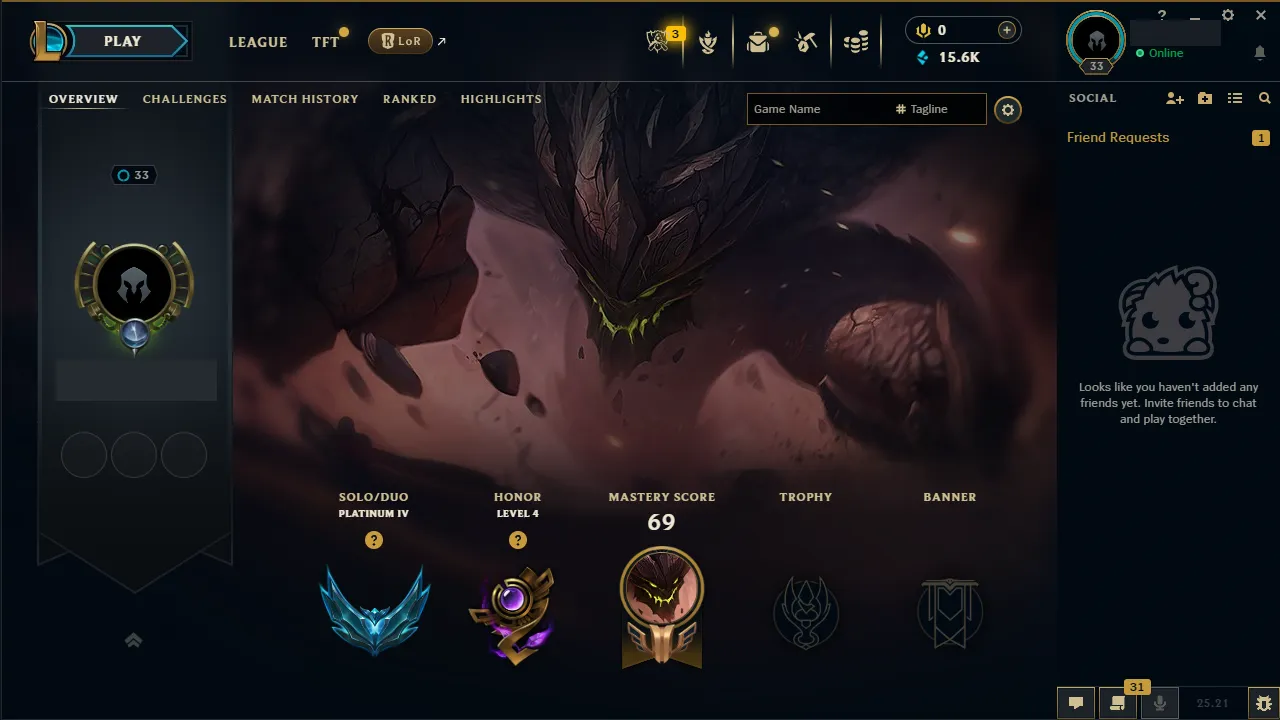Open Hextech crafting forge icon
Viewport: 1280px width, 720px height.
point(808,41)
